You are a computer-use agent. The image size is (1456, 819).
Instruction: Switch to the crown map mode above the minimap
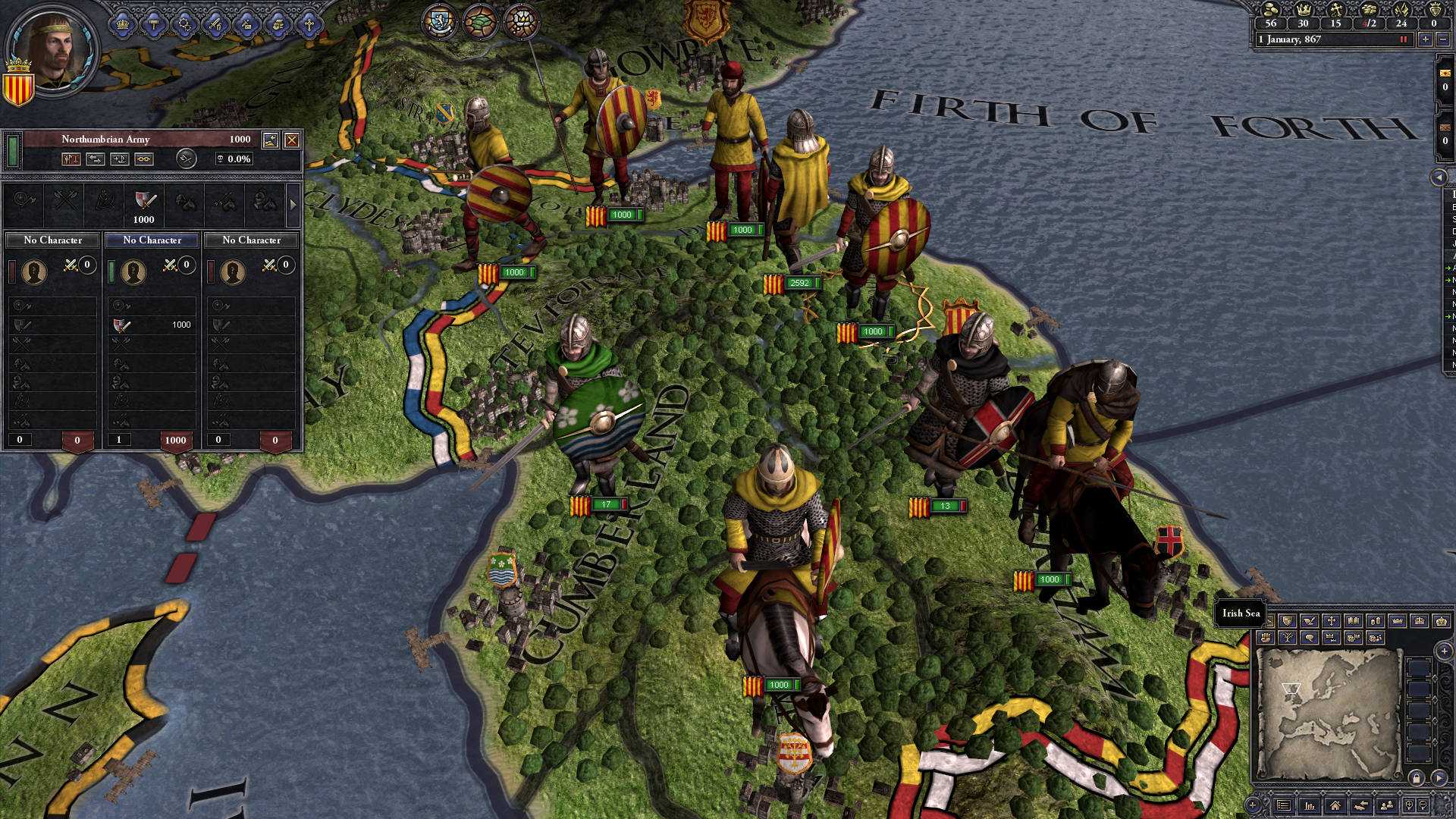pos(1398,621)
